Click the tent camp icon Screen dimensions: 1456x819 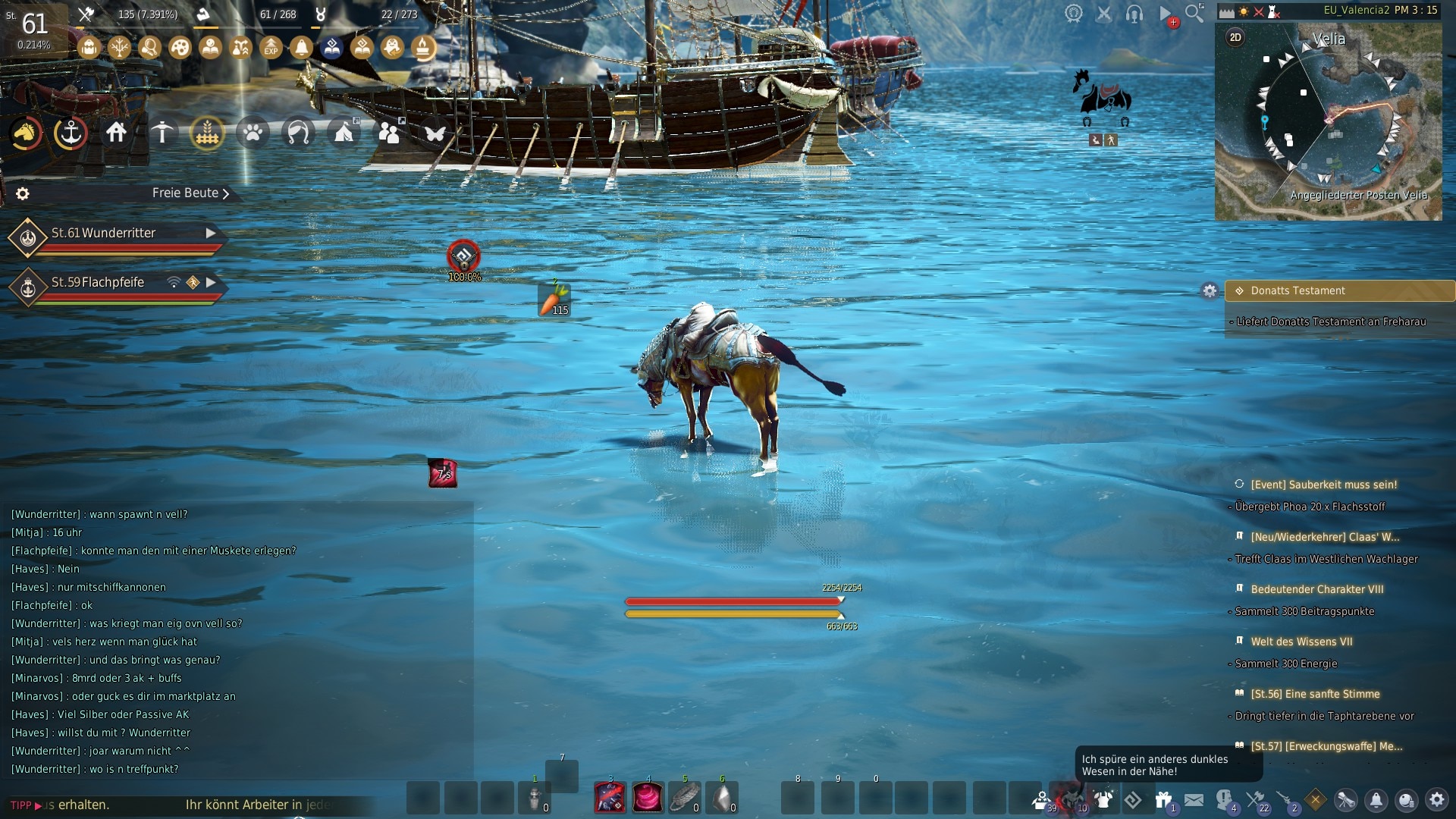pyautogui.click(x=344, y=133)
